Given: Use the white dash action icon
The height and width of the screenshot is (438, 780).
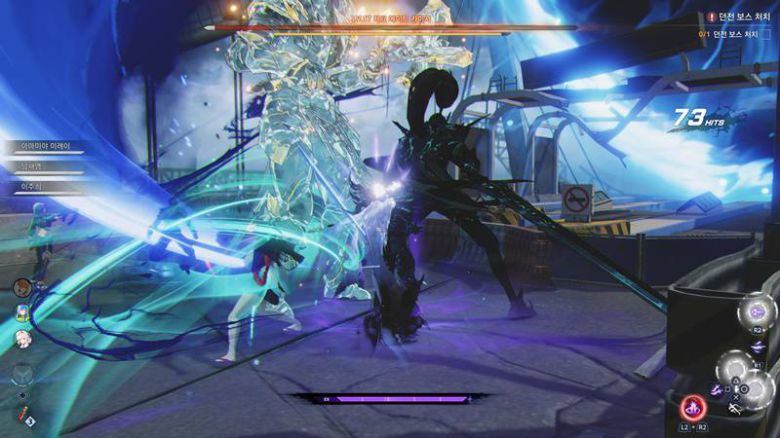Looking at the screenshot, I should [736, 408].
